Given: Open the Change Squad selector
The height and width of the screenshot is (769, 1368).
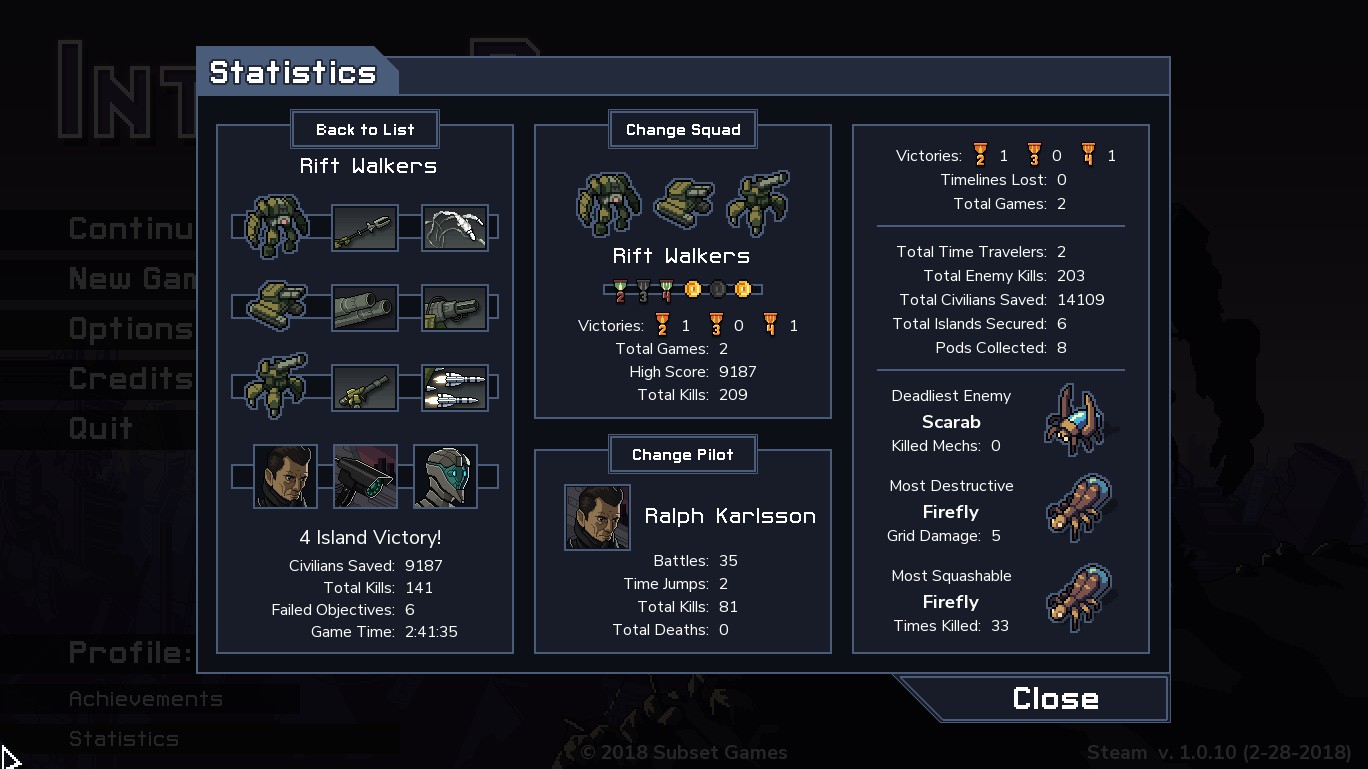Looking at the screenshot, I should pyautogui.click(x=683, y=129).
